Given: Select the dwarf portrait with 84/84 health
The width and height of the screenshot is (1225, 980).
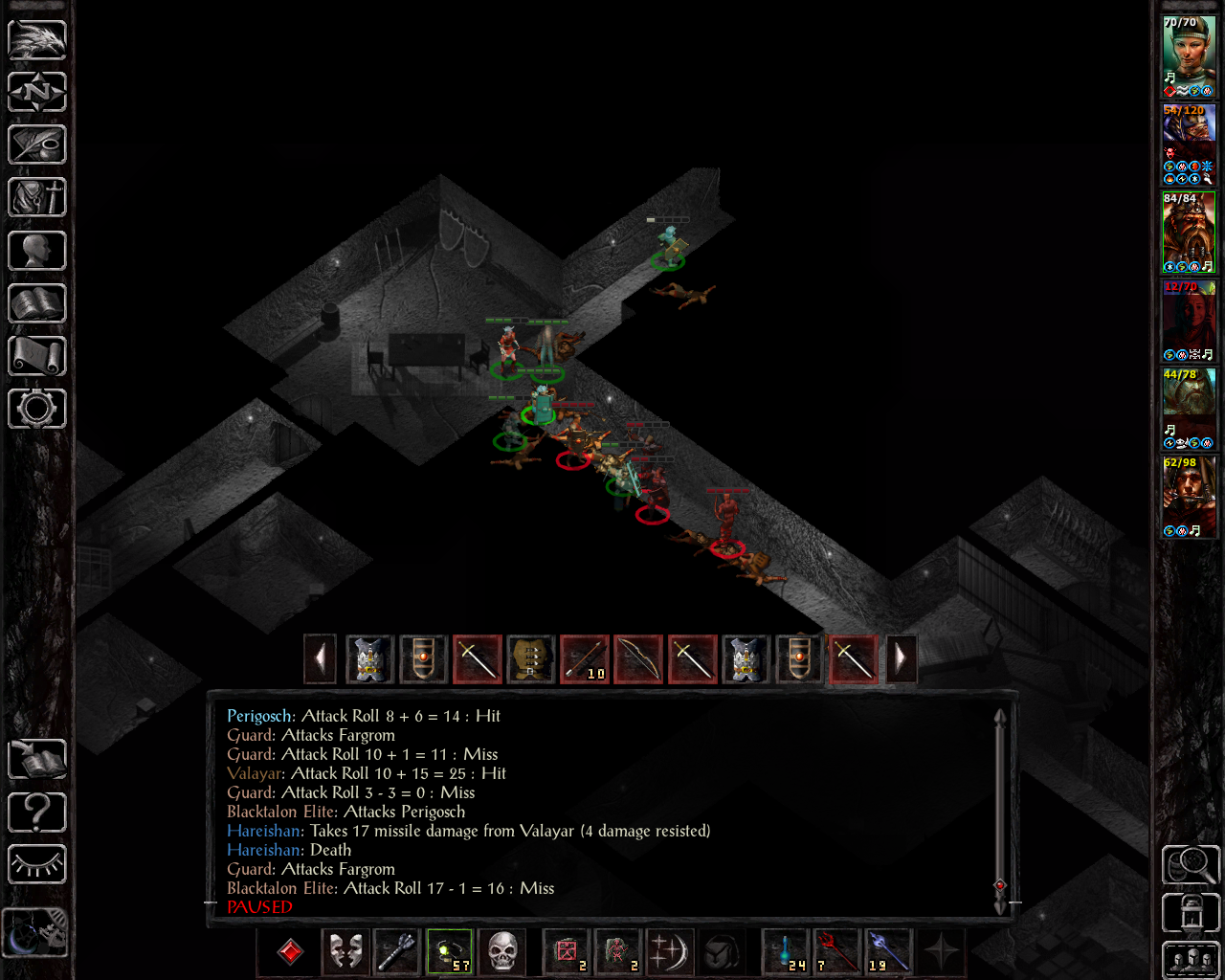Looking at the screenshot, I should tap(1189, 233).
